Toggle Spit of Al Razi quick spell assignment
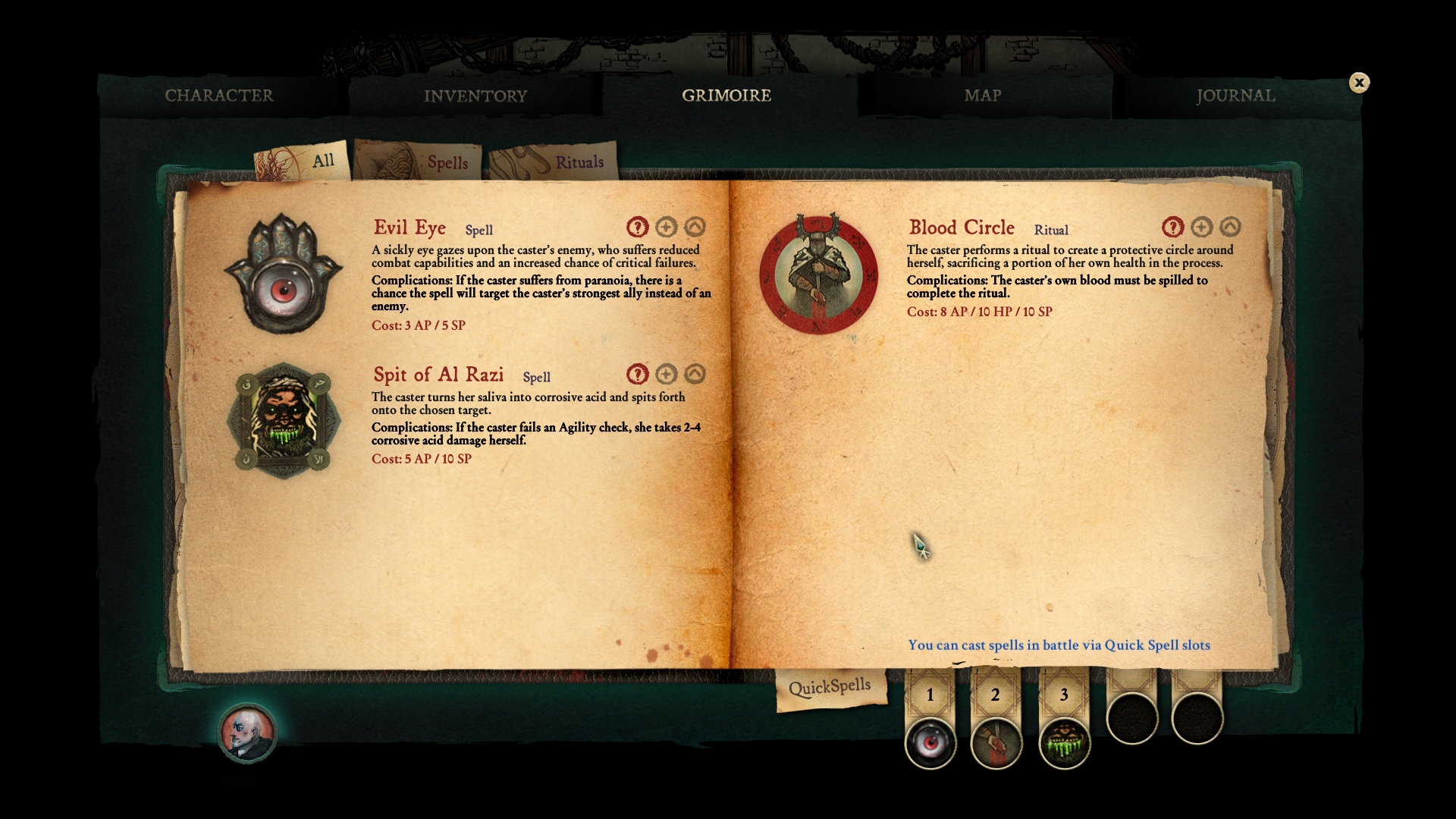Viewport: 1456px width, 819px height. pyautogui.click(x=666, y=373)
